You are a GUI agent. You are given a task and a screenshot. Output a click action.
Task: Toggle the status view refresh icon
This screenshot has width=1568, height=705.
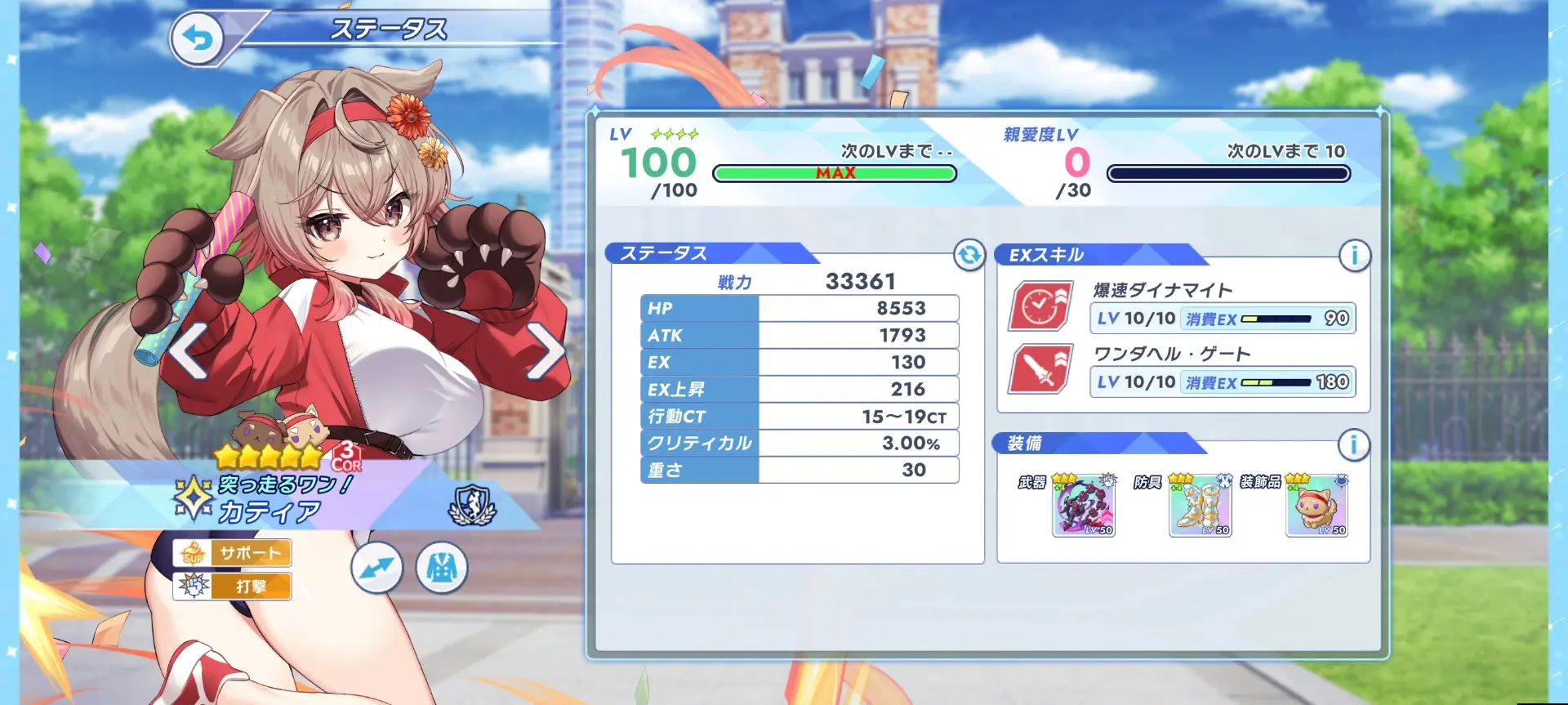[x=969, y=255]
